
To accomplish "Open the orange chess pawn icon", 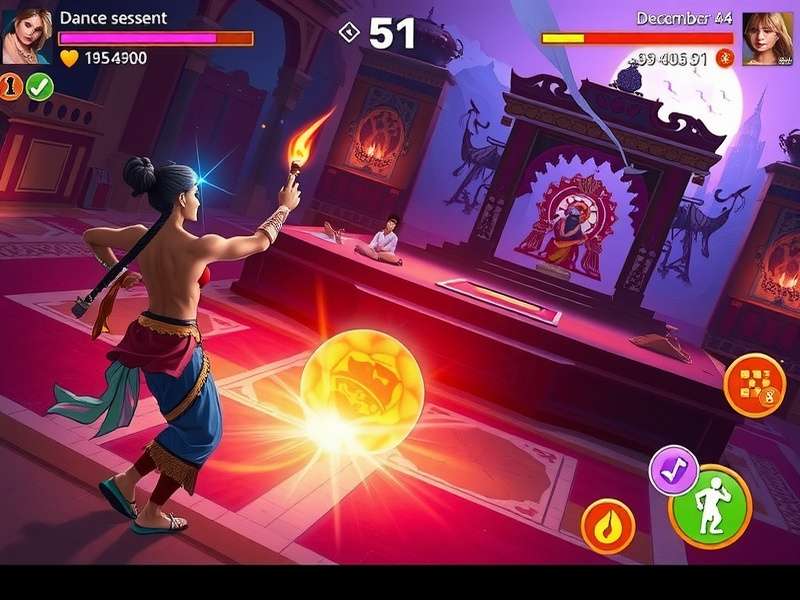I will [x=12, y=87].
